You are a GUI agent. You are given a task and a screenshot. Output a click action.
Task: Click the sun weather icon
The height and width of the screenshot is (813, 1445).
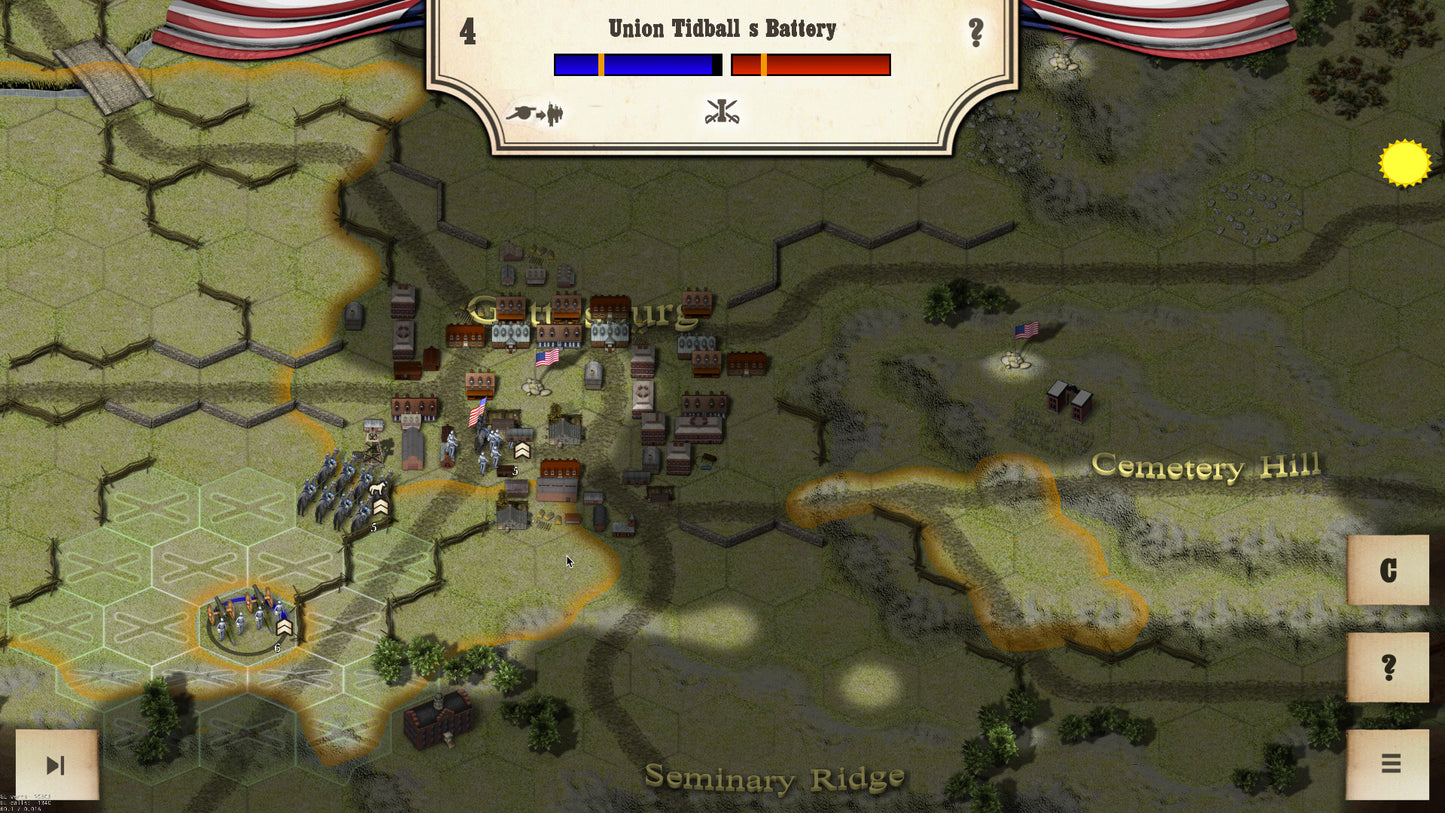tap(1404, 163)
